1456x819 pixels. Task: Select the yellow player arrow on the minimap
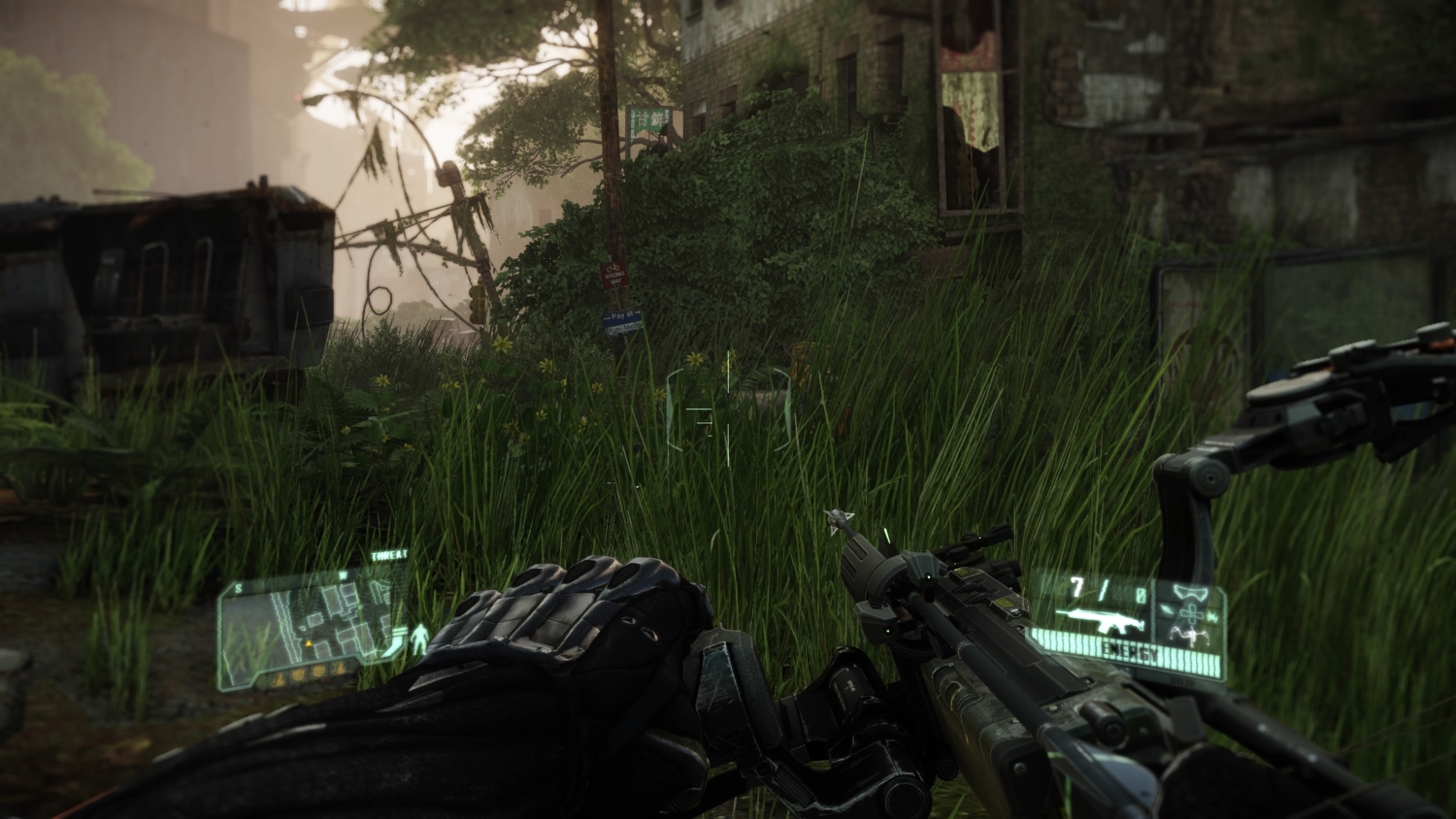pos(310,642)
